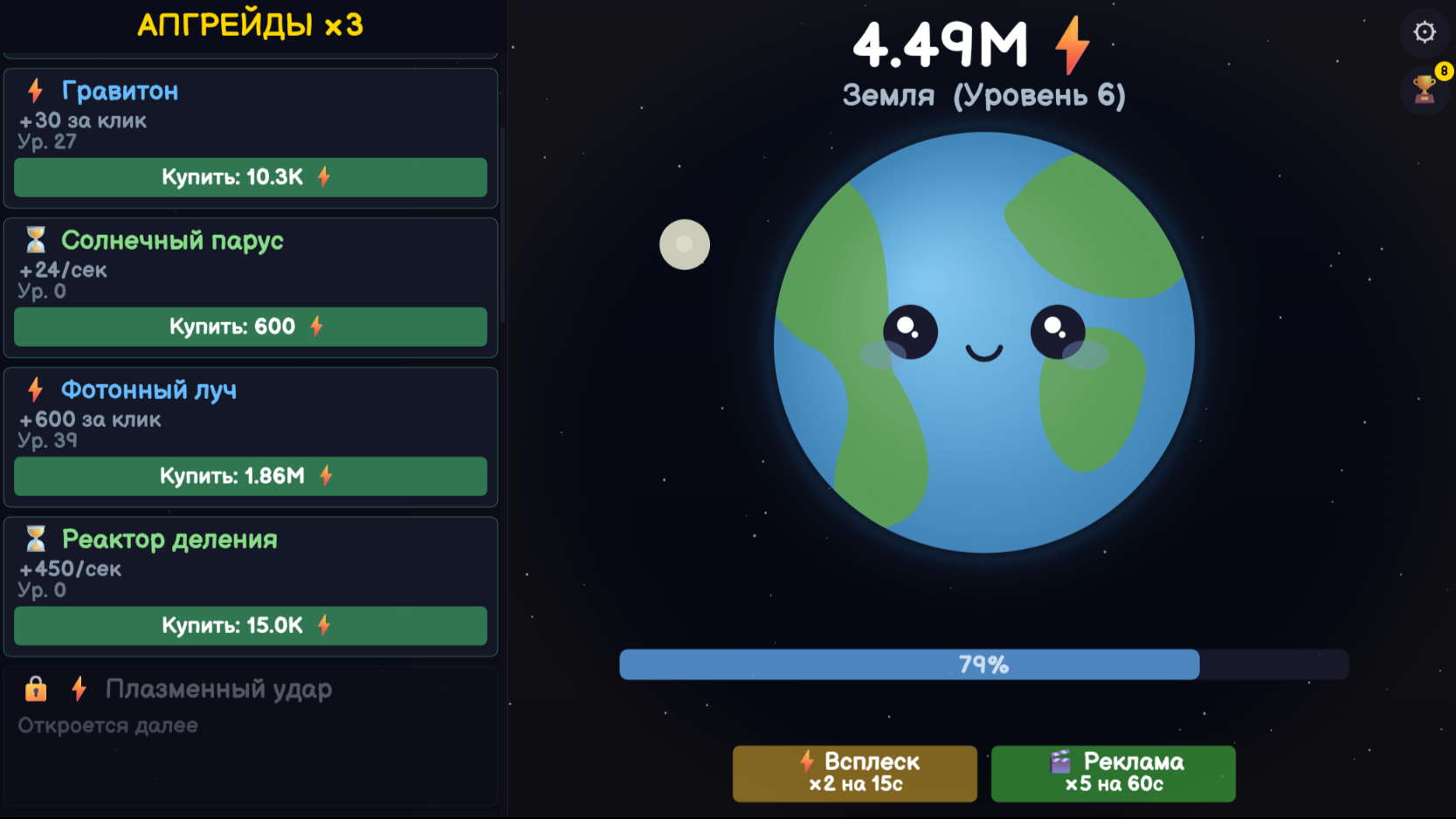Click the clapperboard icon on Реклама button

tap(1061, 761)
